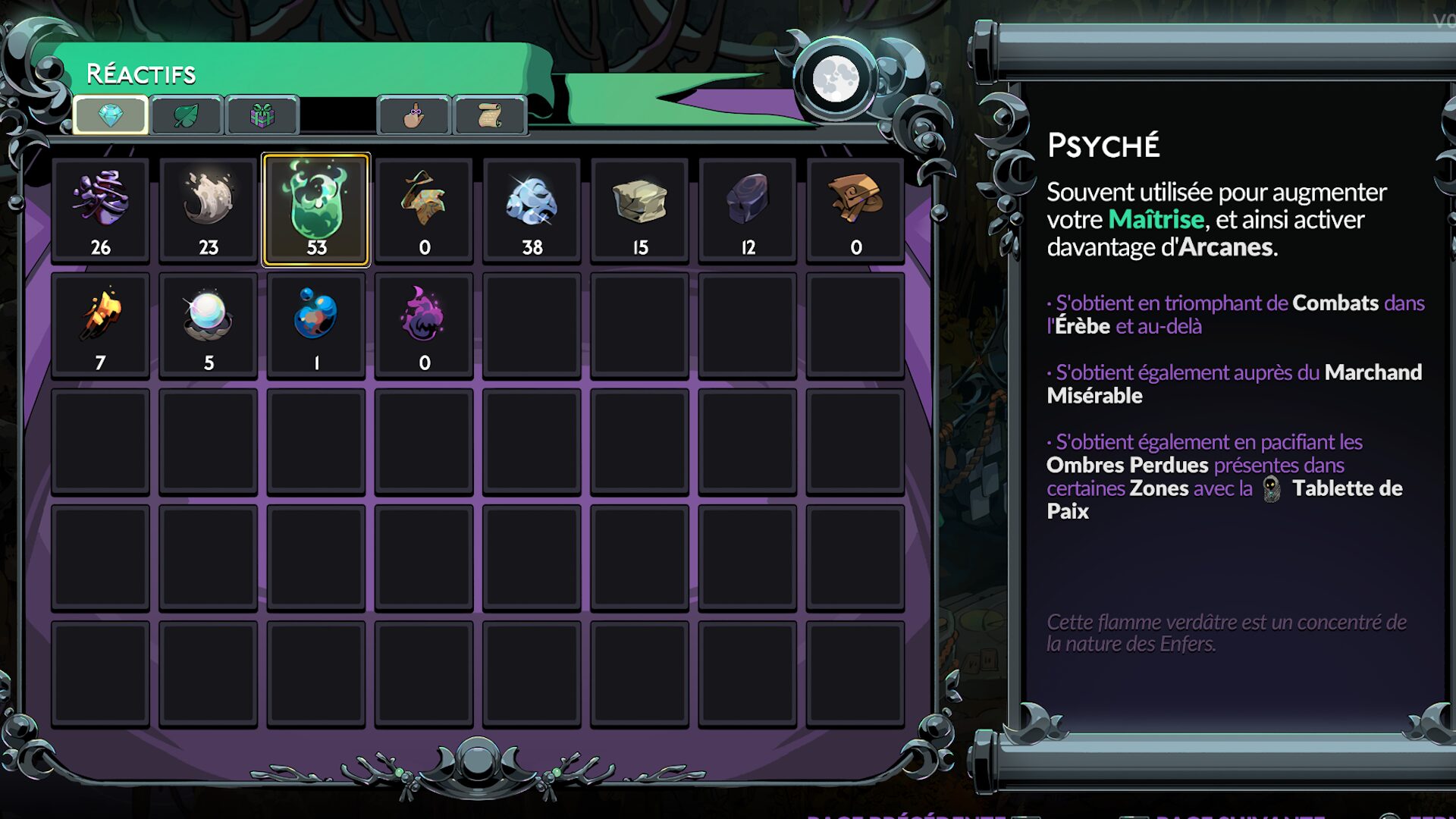1456x819 pixels.
Task: Select the blue and orange orb slot
Action: coord(316,325)
